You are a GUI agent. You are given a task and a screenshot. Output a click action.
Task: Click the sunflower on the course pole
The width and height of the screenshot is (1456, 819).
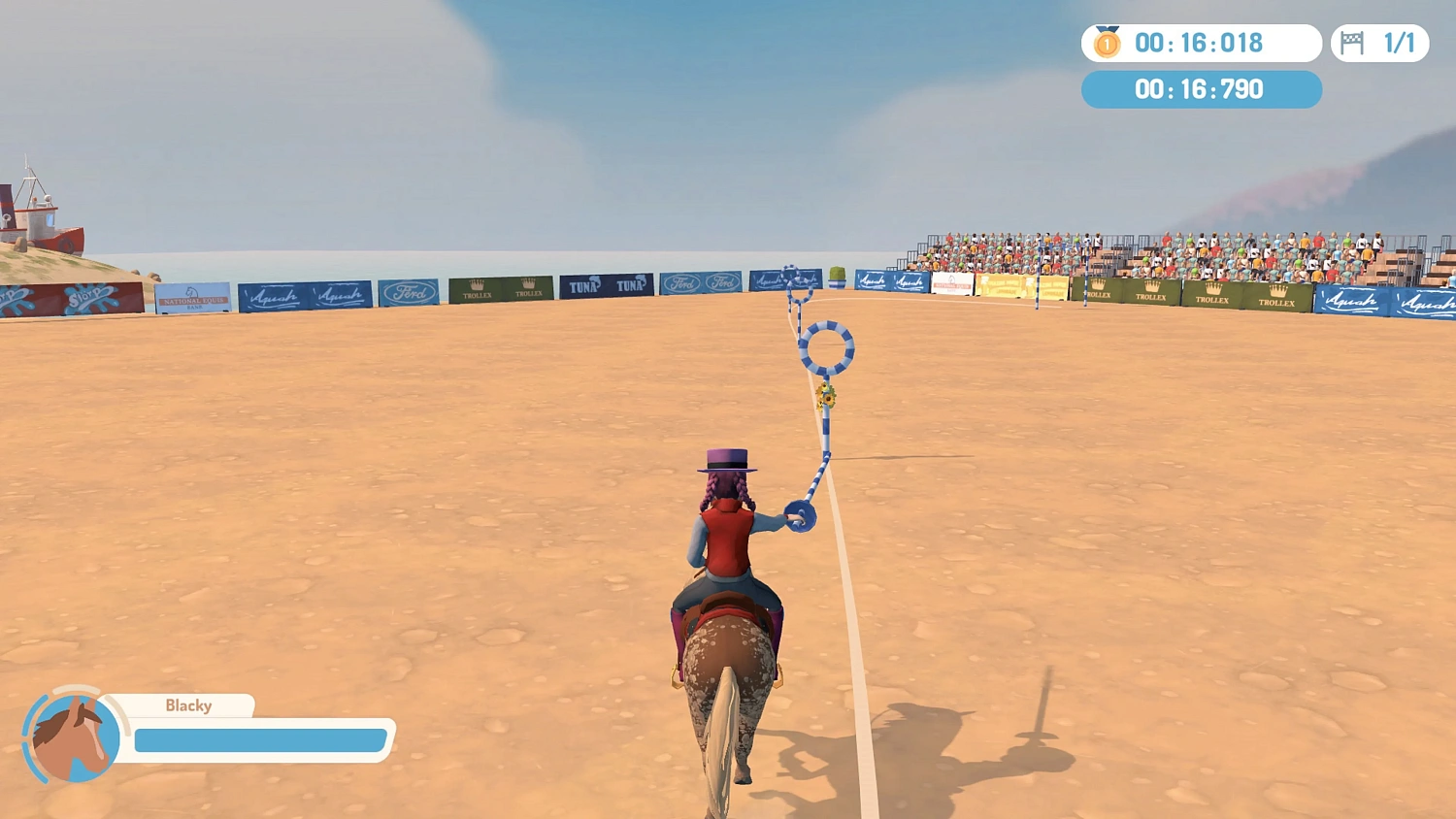point(827,393)
